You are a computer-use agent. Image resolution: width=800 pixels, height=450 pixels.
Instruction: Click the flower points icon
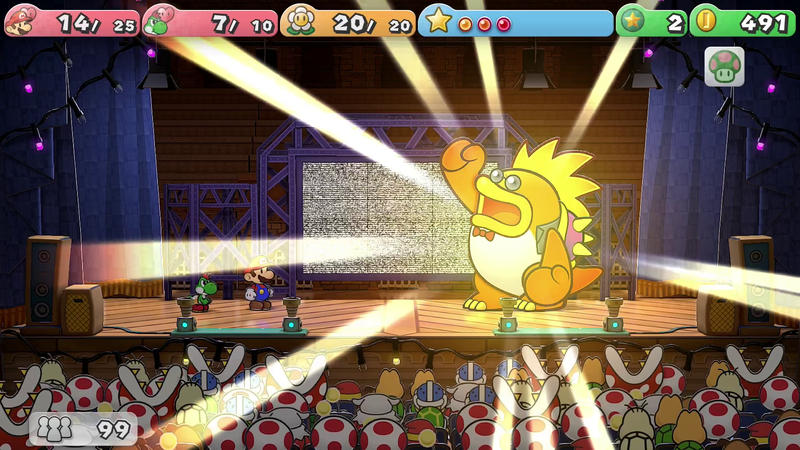[x=298, y=21]
